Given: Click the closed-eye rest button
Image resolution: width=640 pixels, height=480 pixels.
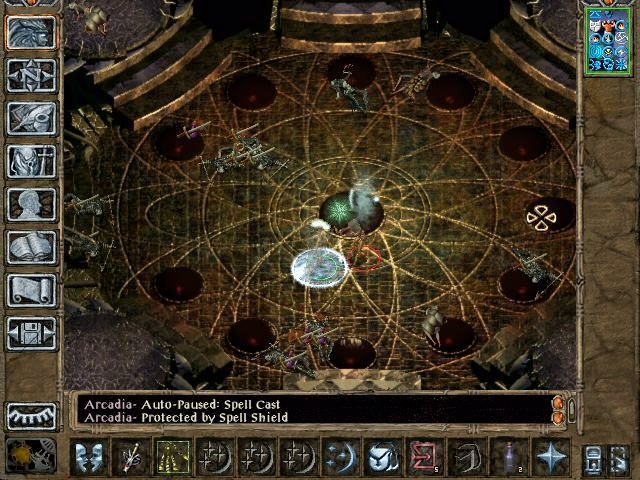Looking at the screenshot, I should pos(31,414).
